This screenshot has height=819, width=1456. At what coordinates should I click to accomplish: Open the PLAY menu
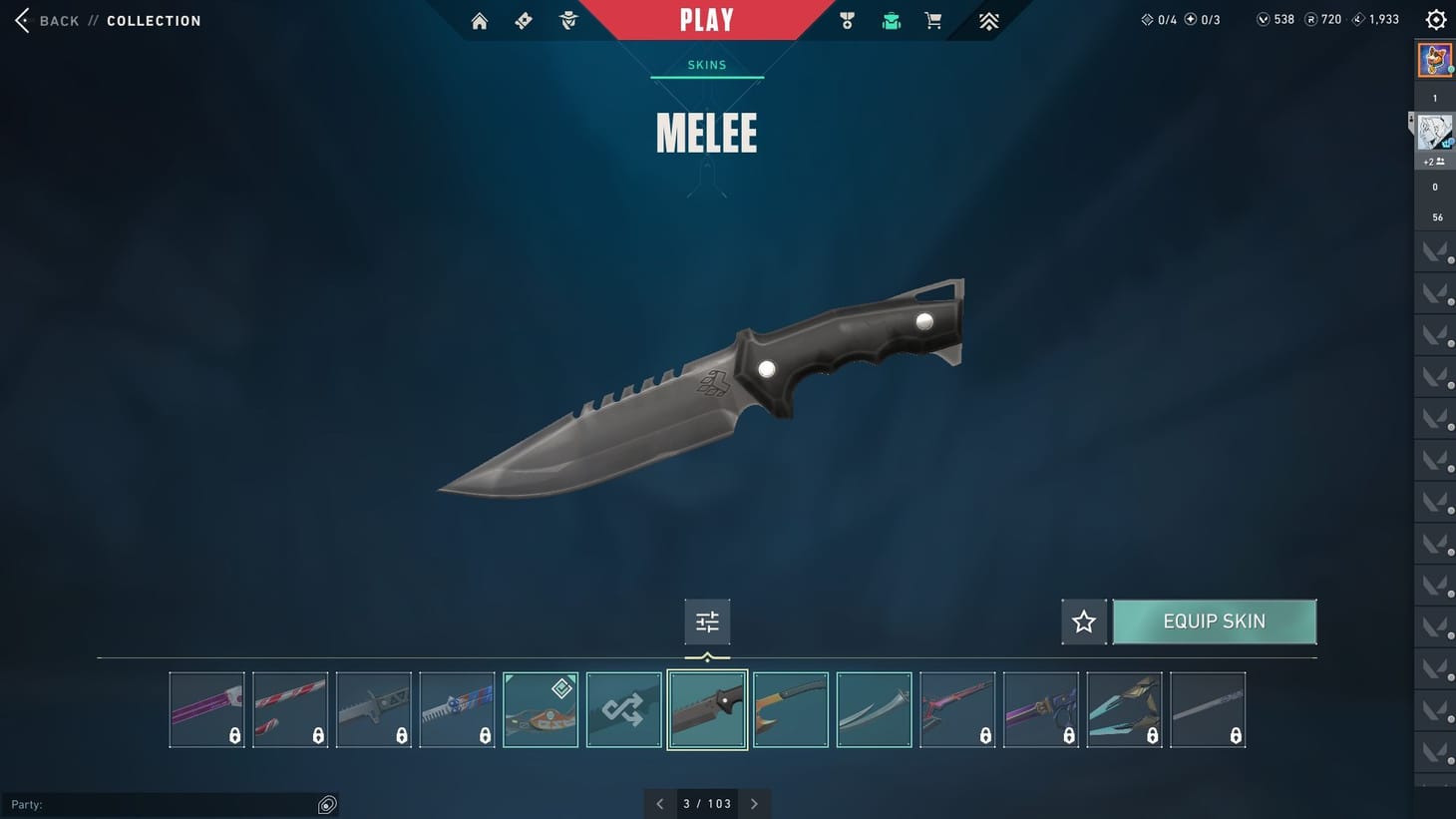[x=707, y=20]
